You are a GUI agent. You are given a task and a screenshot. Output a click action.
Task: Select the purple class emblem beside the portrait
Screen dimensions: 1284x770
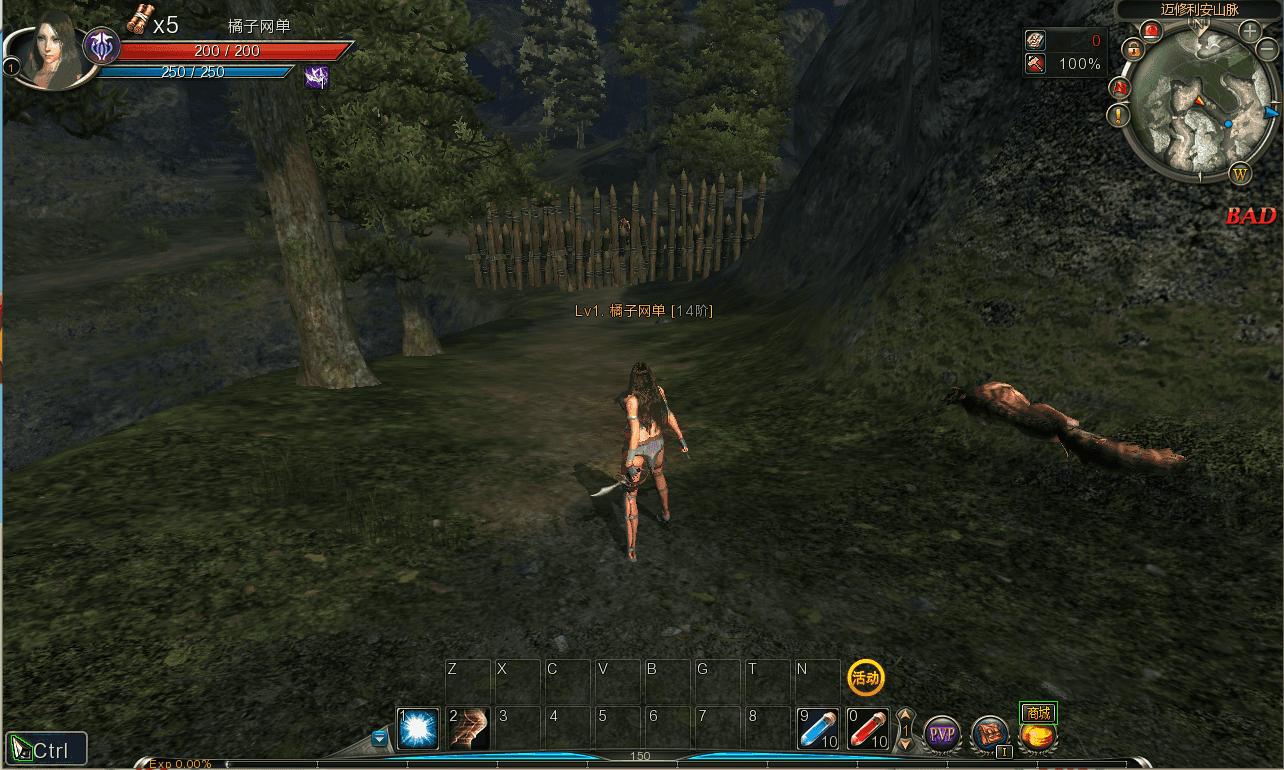pyautogui.click(x=101, y=46)
